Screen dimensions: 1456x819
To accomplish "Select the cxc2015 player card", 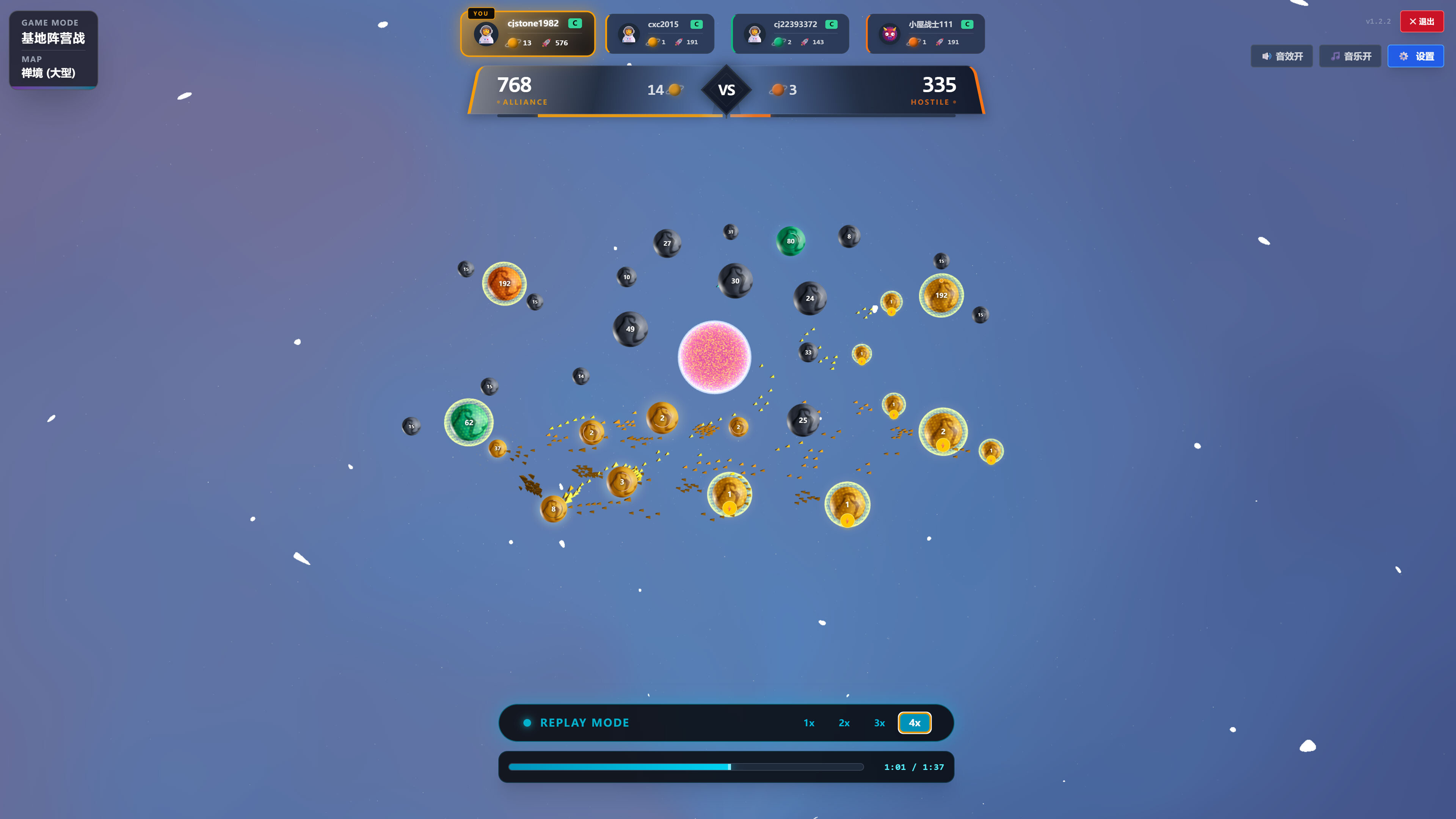I will [660, 33].
